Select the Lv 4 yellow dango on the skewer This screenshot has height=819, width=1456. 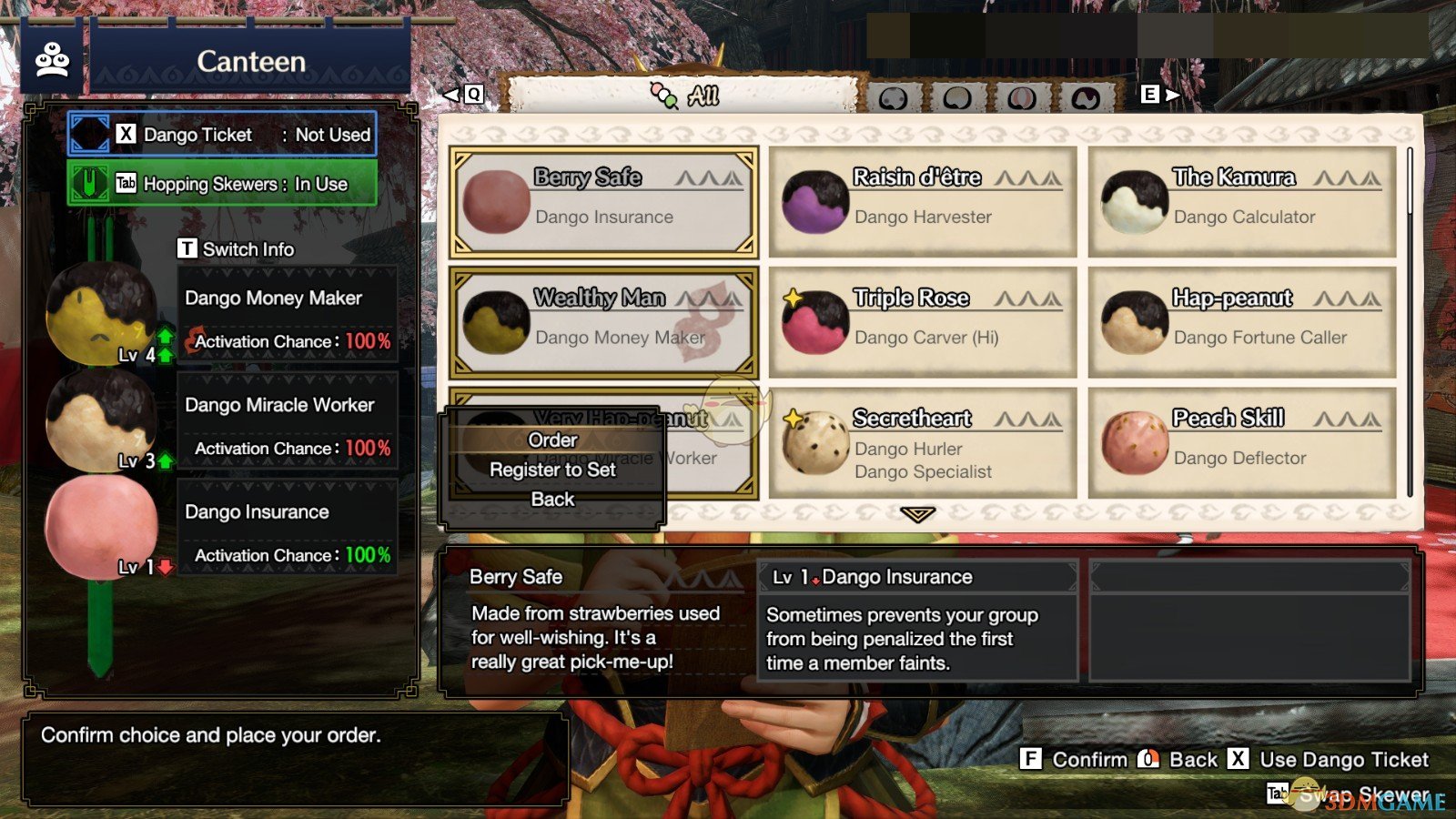(100, 318)
